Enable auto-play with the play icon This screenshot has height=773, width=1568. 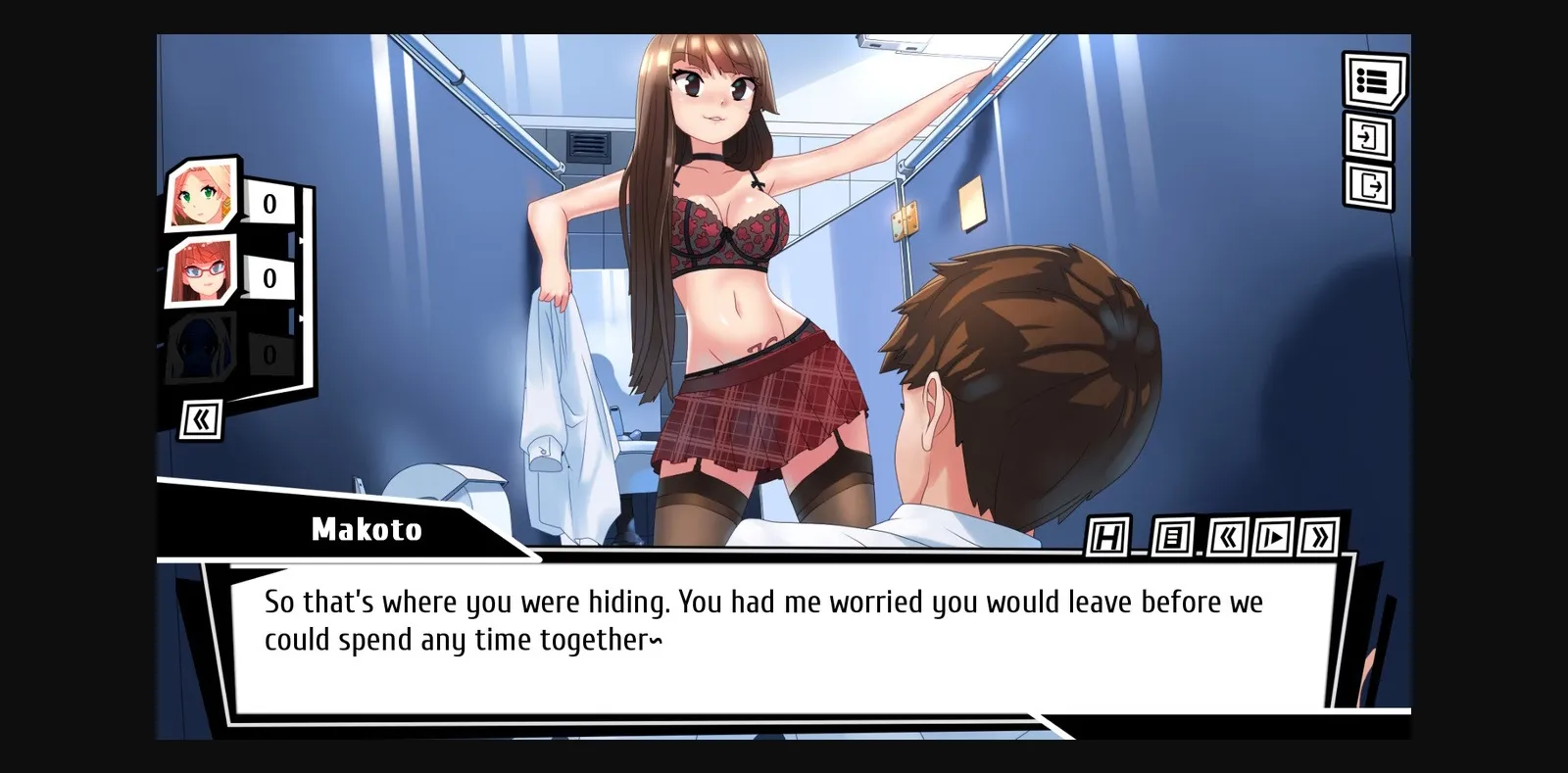[x=1273, y=537]
